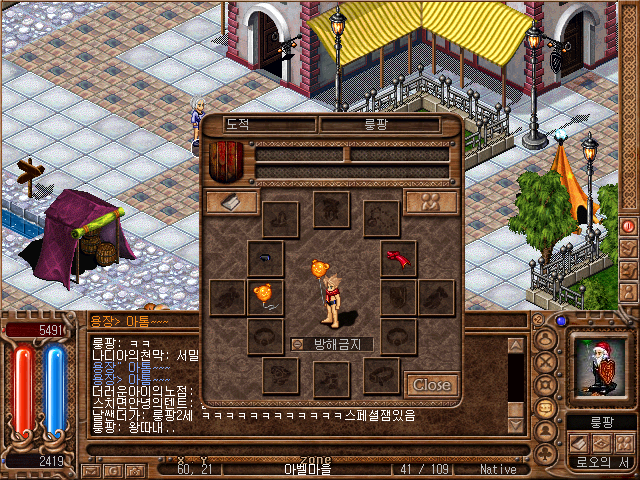Click the red power button on sidebar
640x480 pixels.
[x=629, y=226]
